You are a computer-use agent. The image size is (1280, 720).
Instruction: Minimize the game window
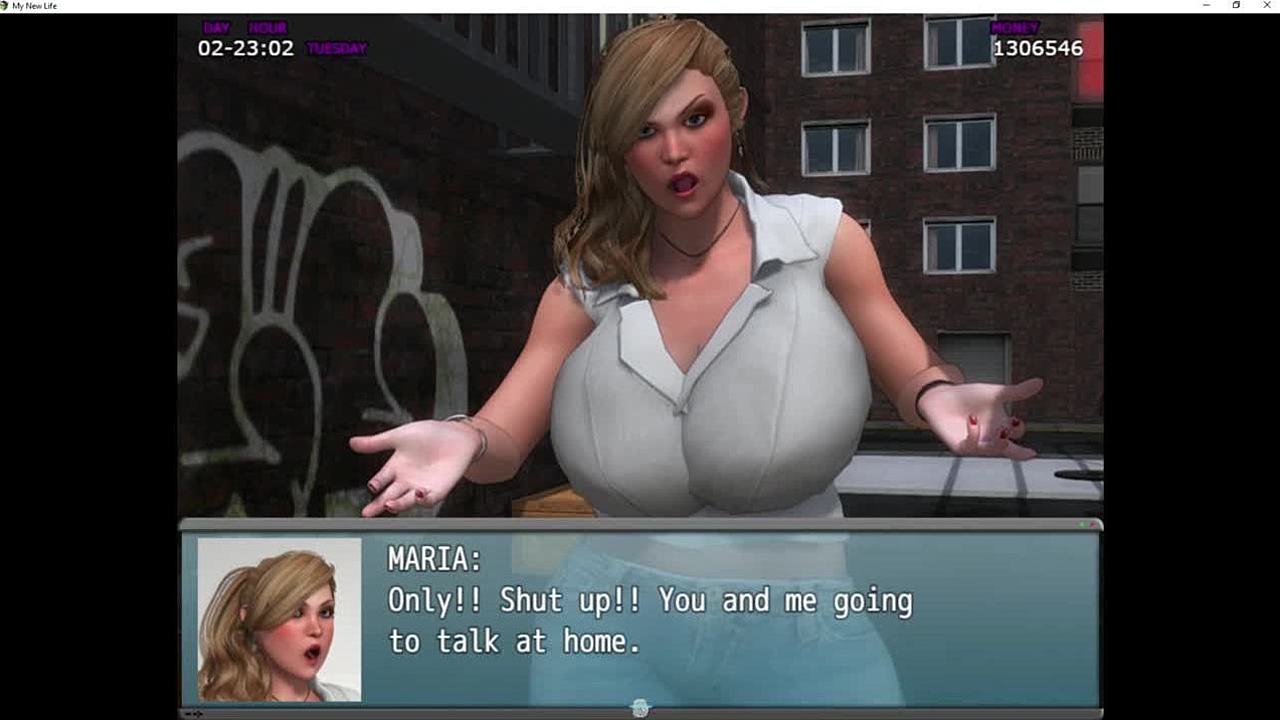1206,6
